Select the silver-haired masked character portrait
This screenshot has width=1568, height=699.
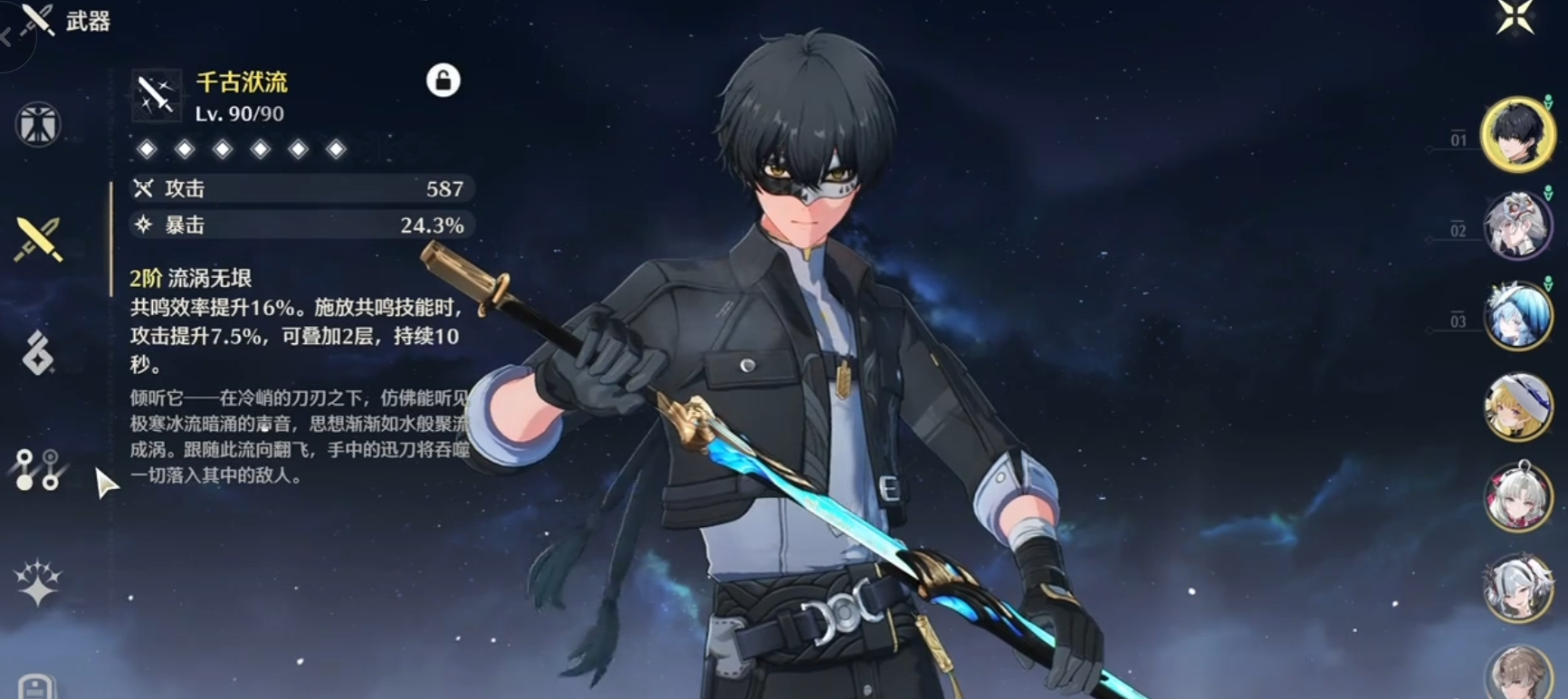[x=1517, y=225]
